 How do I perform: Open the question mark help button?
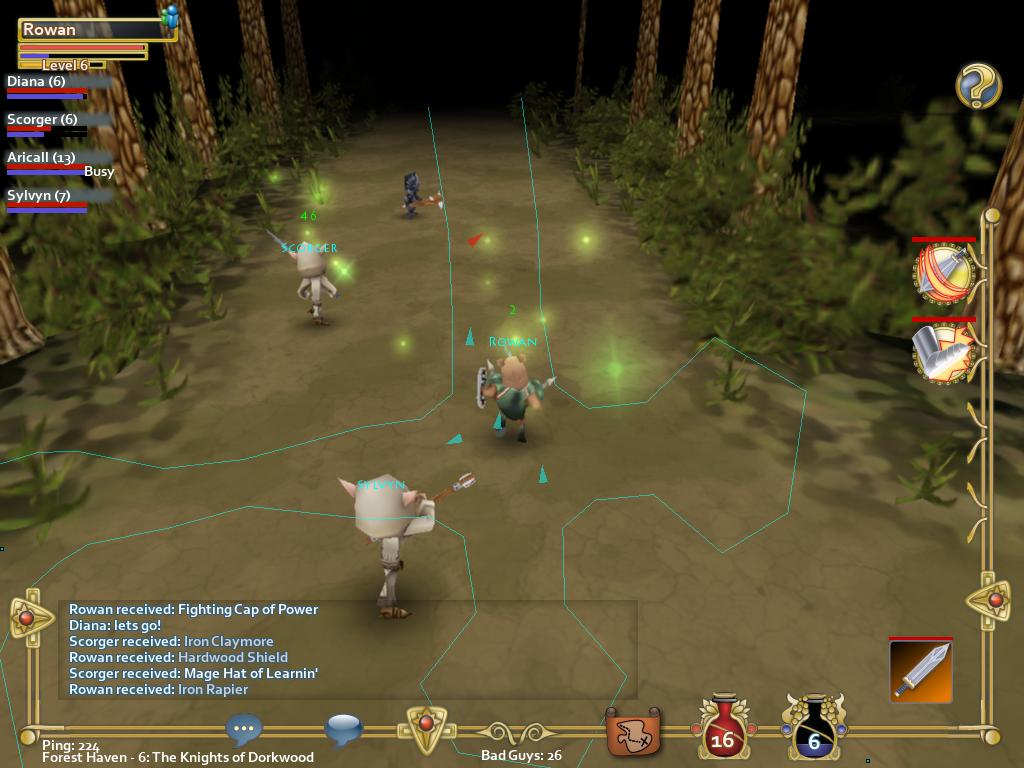tap(978, 86)
